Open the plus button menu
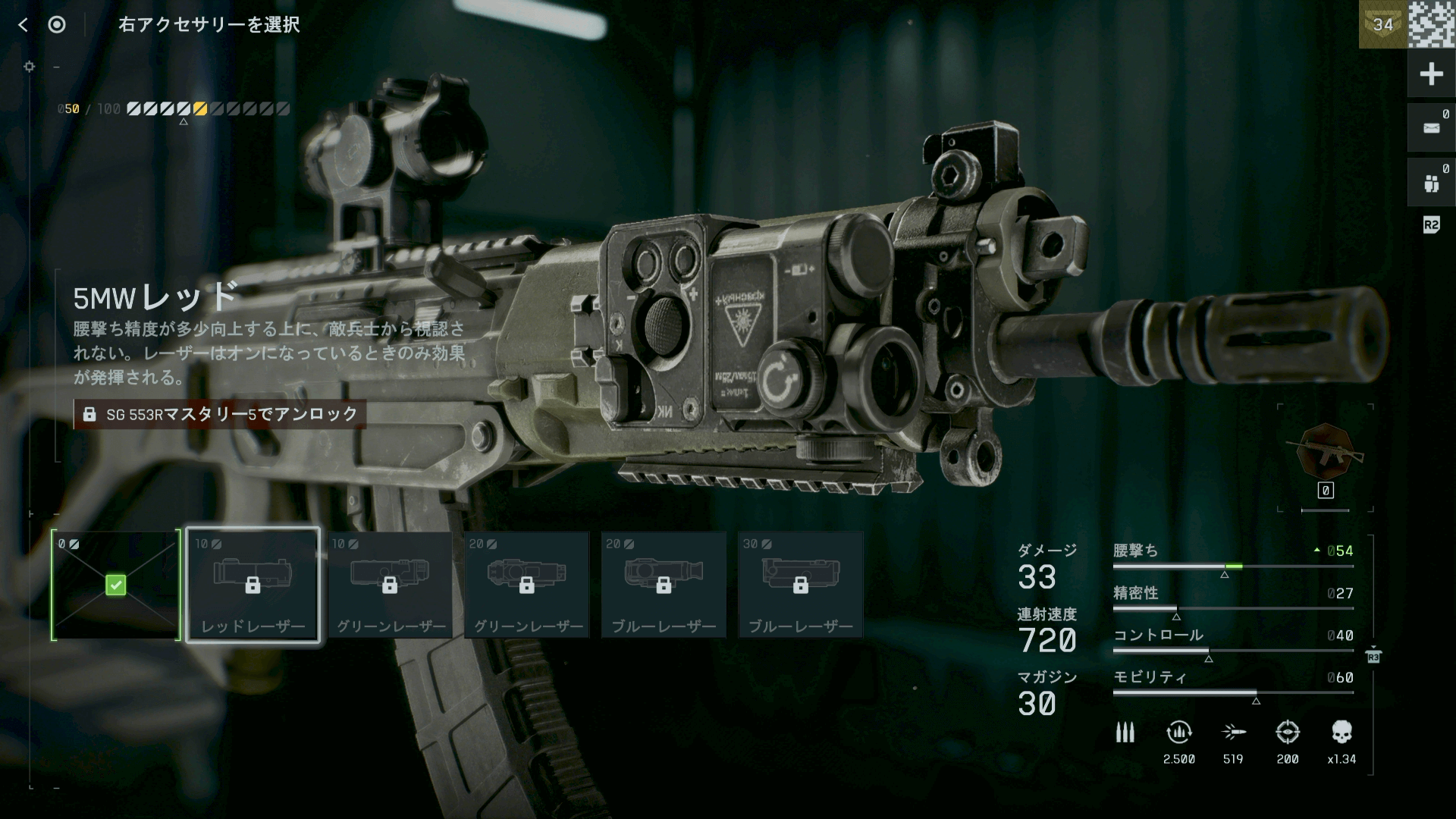This screenshot has height=819, width=1456. 1431,74
